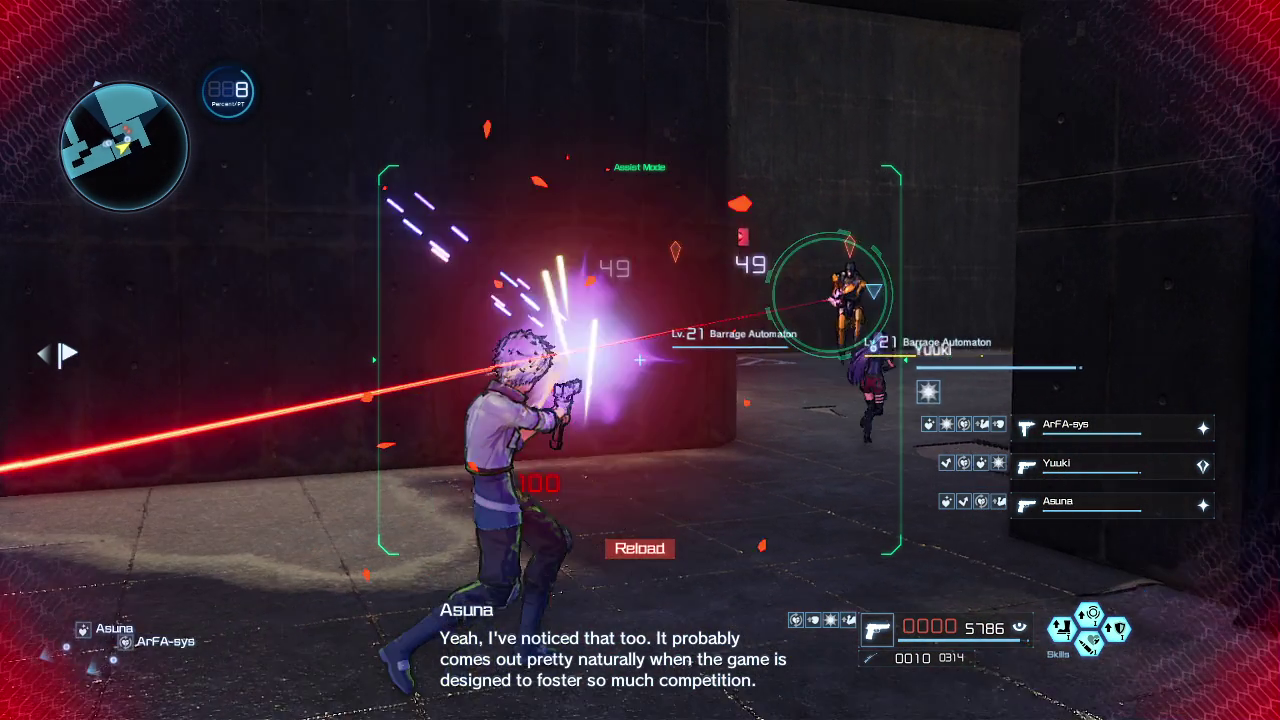Click the eye icon beside the ammo count
Image resolution: width=1280 pixels, height=720 pixels.
pos(1019,628)
